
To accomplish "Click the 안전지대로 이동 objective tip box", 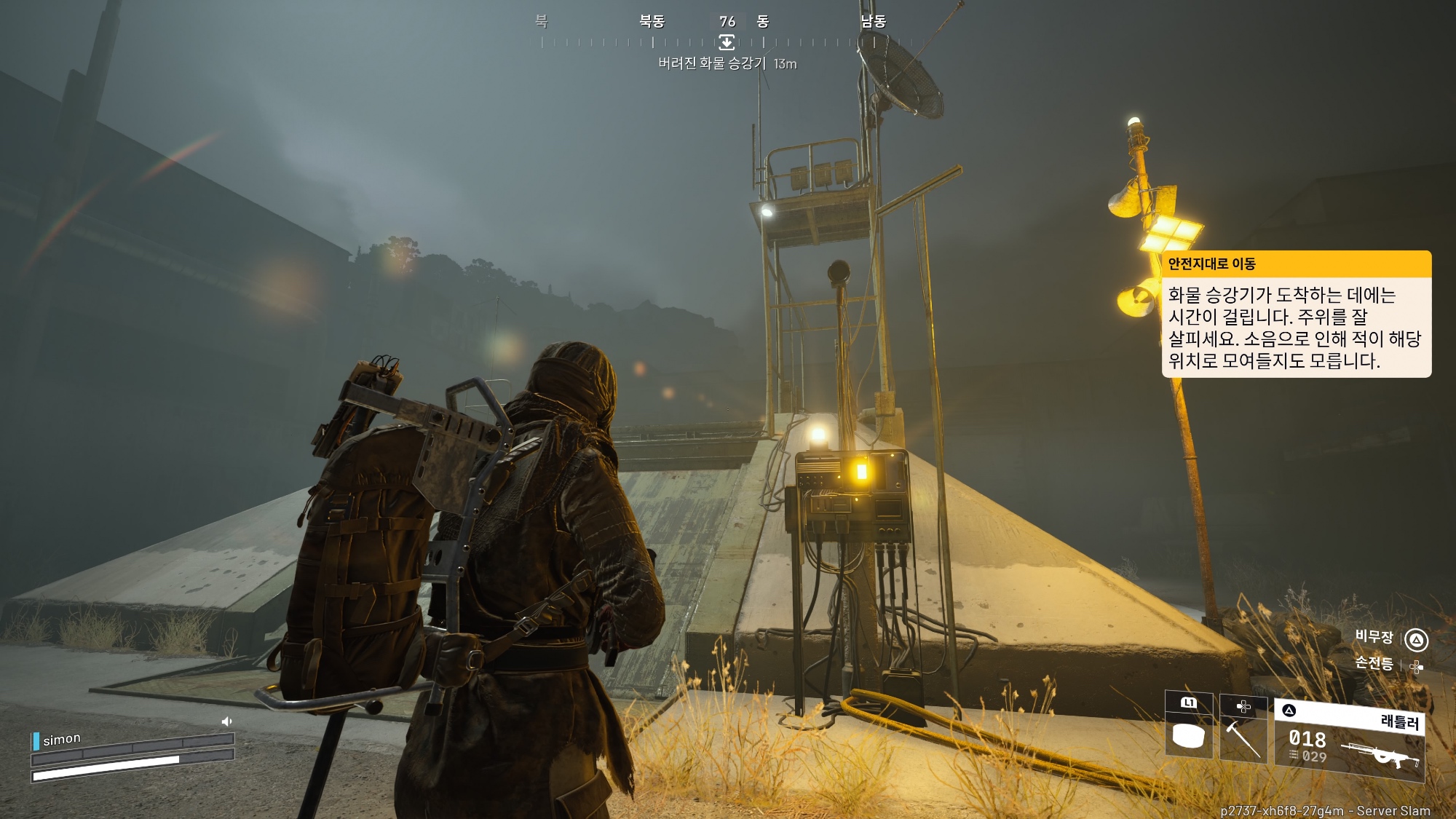I will [1296, 314].
